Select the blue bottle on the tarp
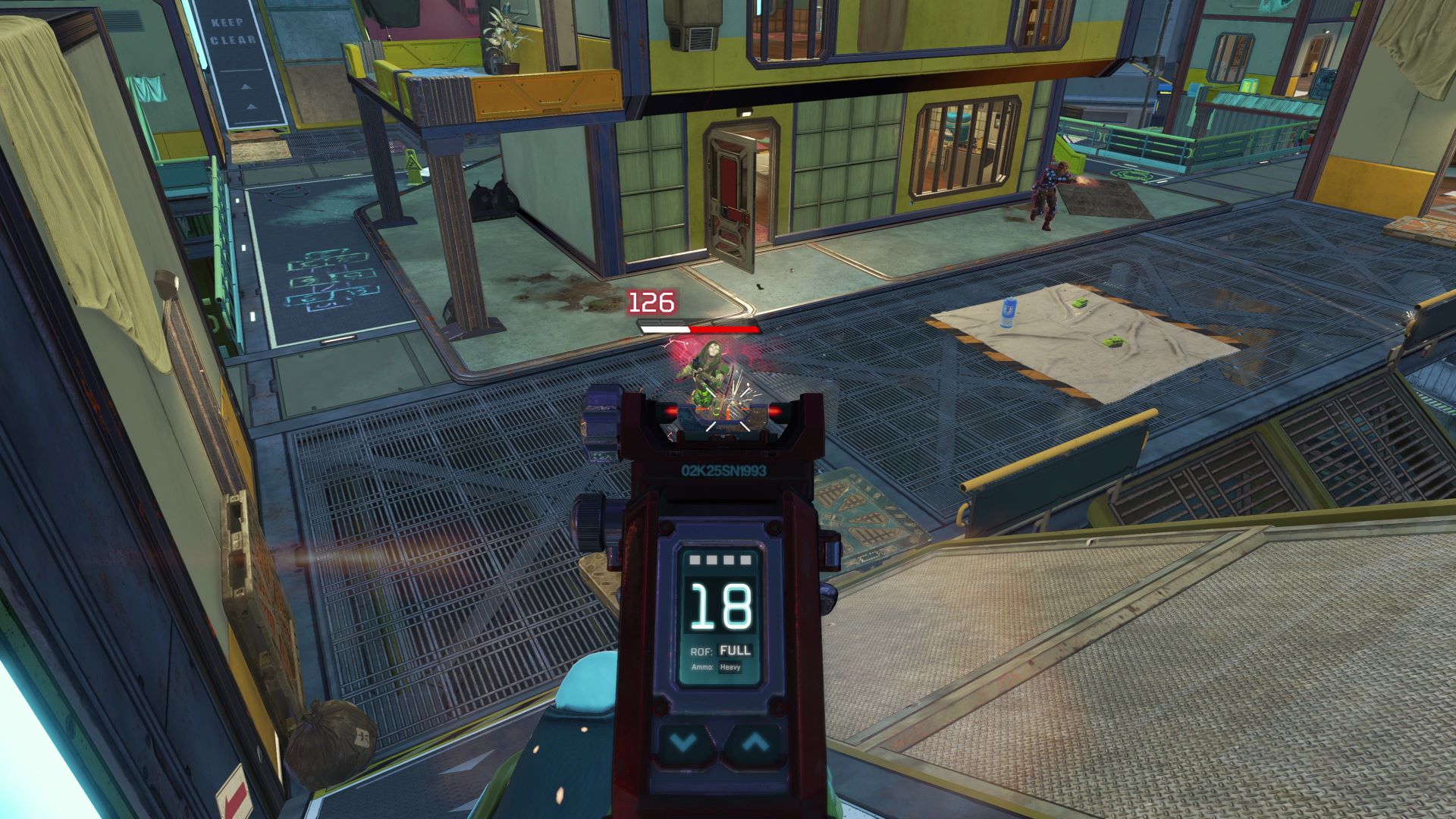Screen dimensions: 1456x819 click(1007, 312)
